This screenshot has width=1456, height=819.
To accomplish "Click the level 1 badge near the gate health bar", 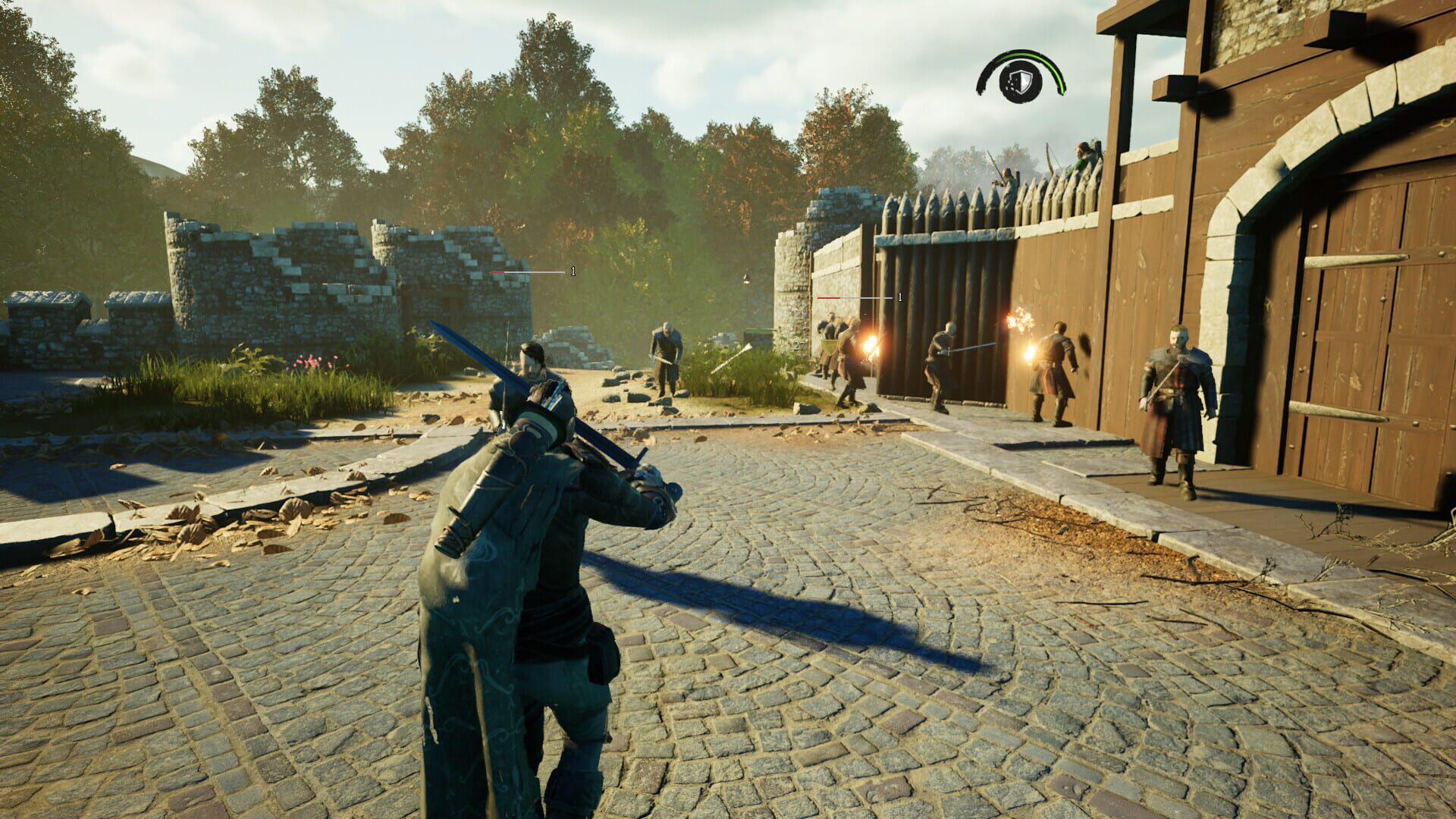I will [899, 298].
